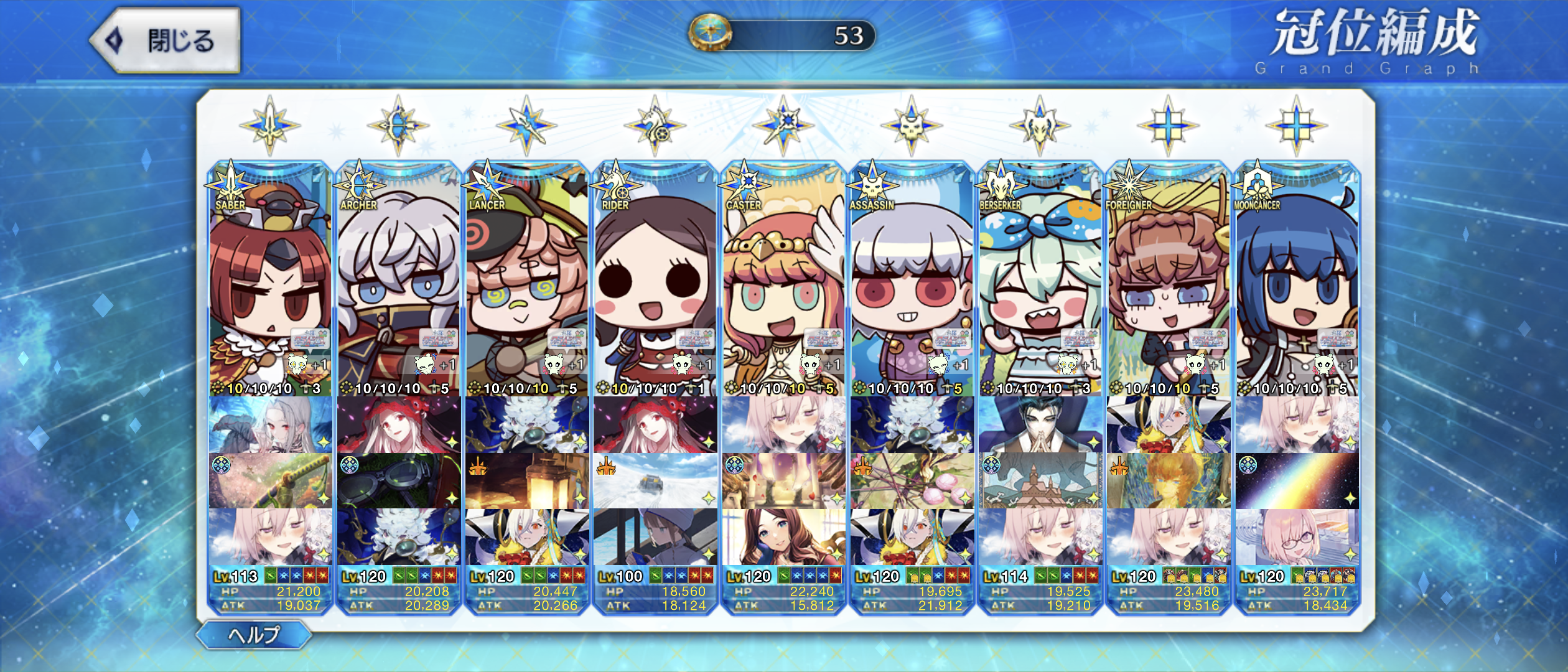Select the sword craft essence under Saber
This screenshot has width=1568, height=672.
pyautogui.click(x=270, y=481)
